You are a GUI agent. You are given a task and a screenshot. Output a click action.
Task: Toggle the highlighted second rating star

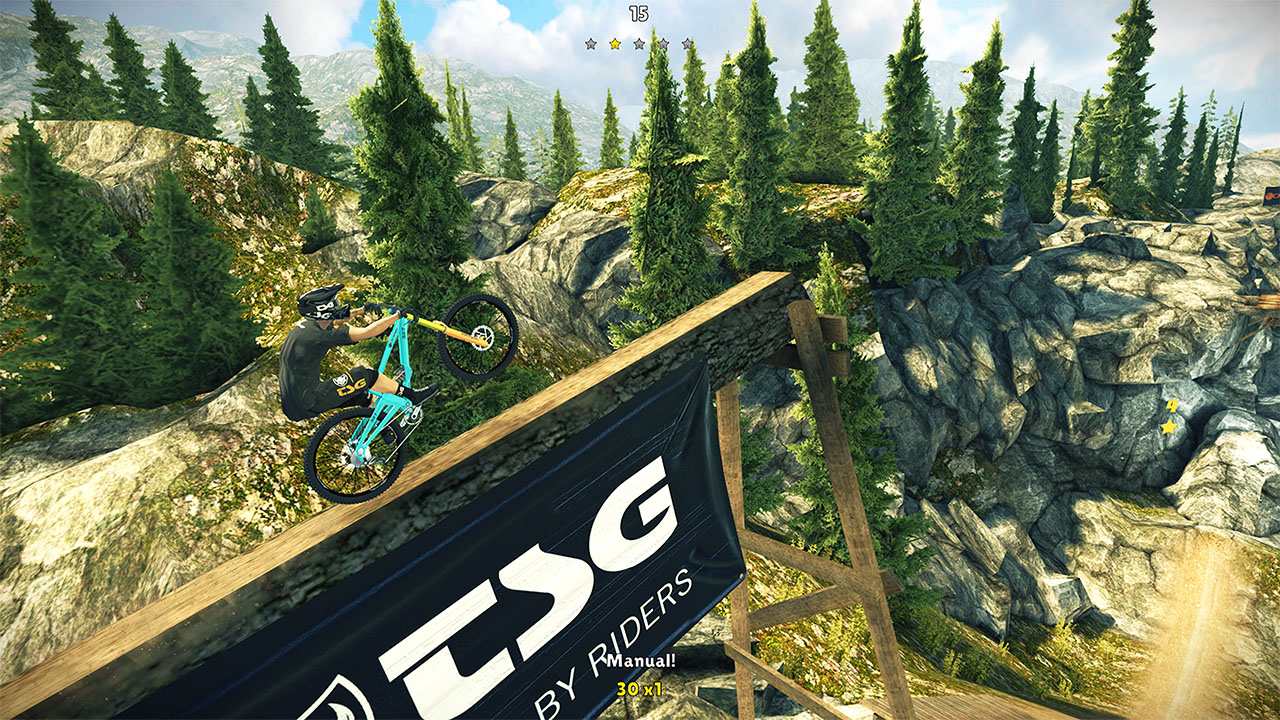pos(614,44)
